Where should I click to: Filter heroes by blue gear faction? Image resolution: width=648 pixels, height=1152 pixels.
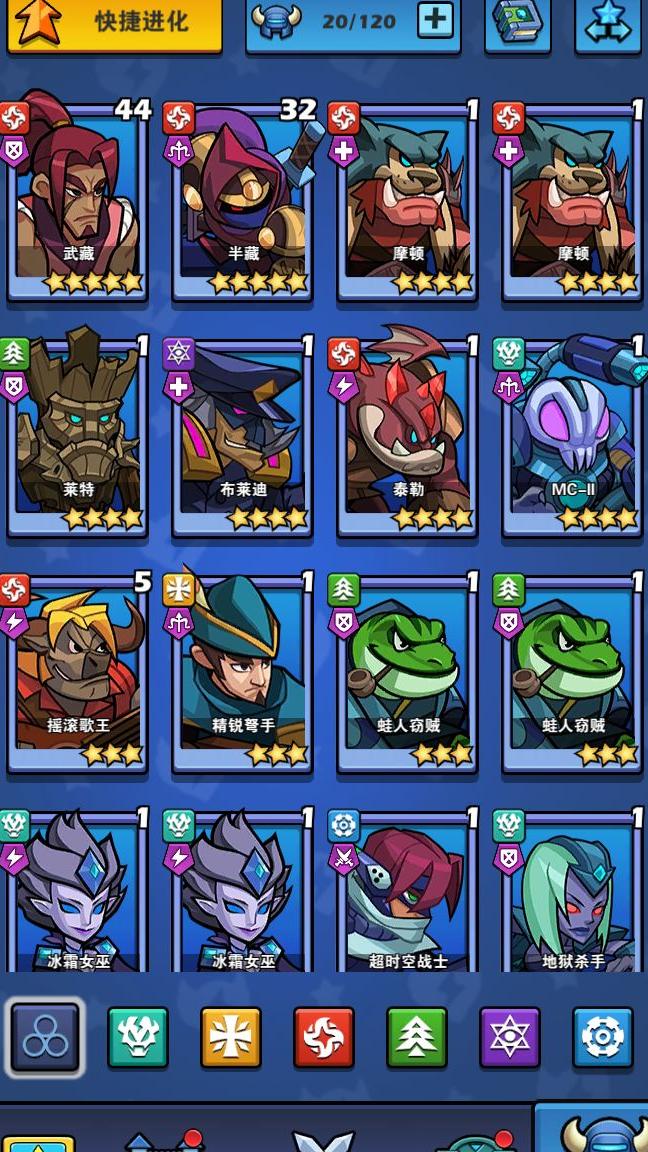point(603,1037)
